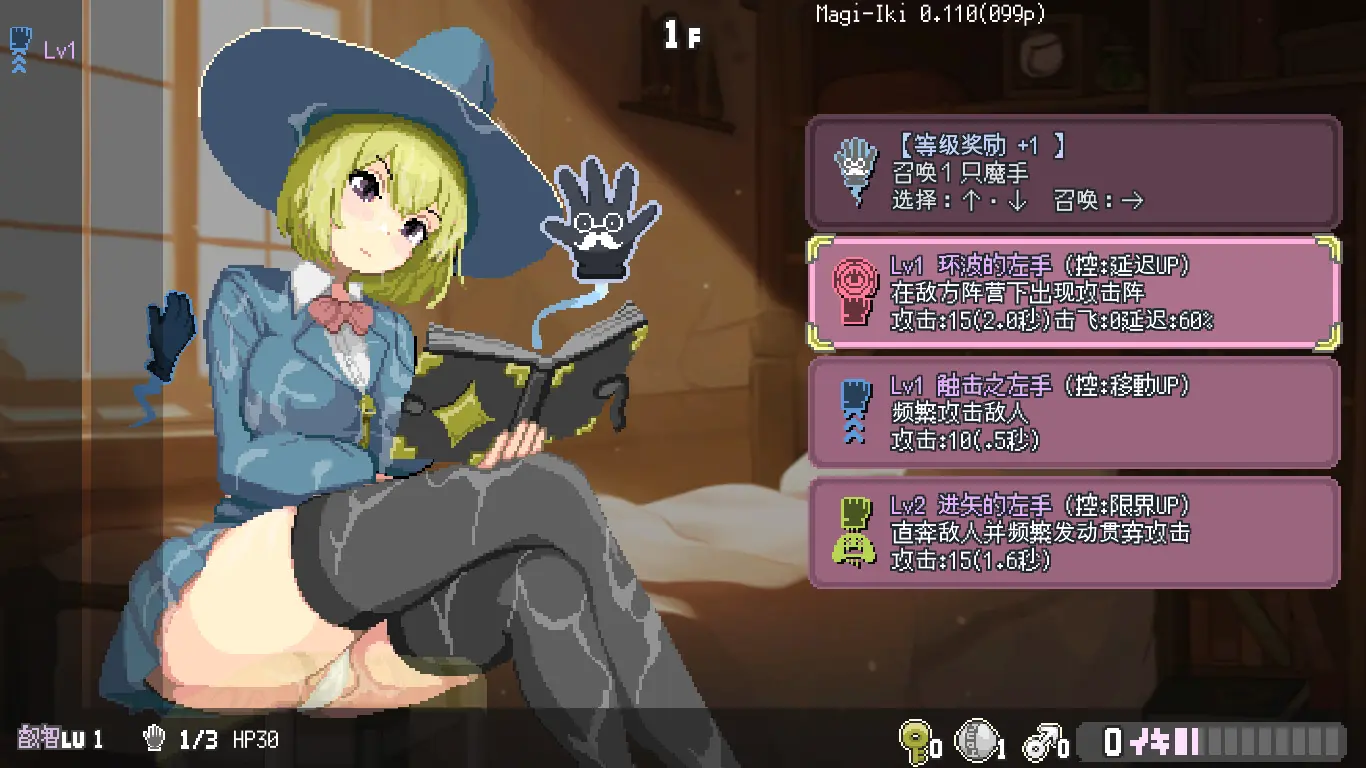The image size is (1366, 768).
Task: Pick the Lv2 进矢的左手 hand option
Action: 1073,532
